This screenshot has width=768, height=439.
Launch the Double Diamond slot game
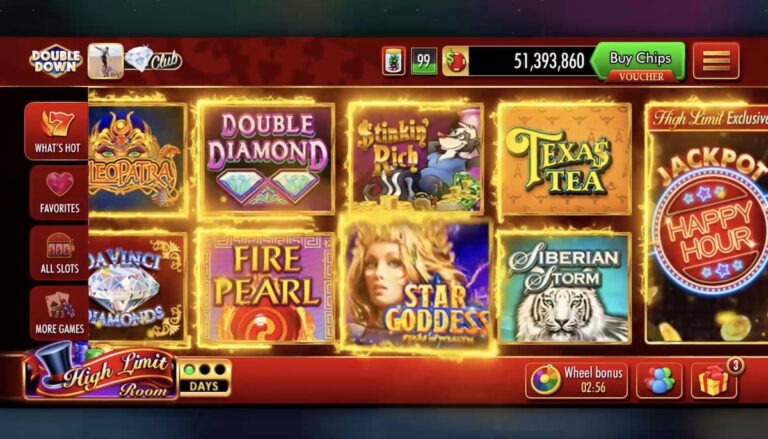(x=267, y=157)
